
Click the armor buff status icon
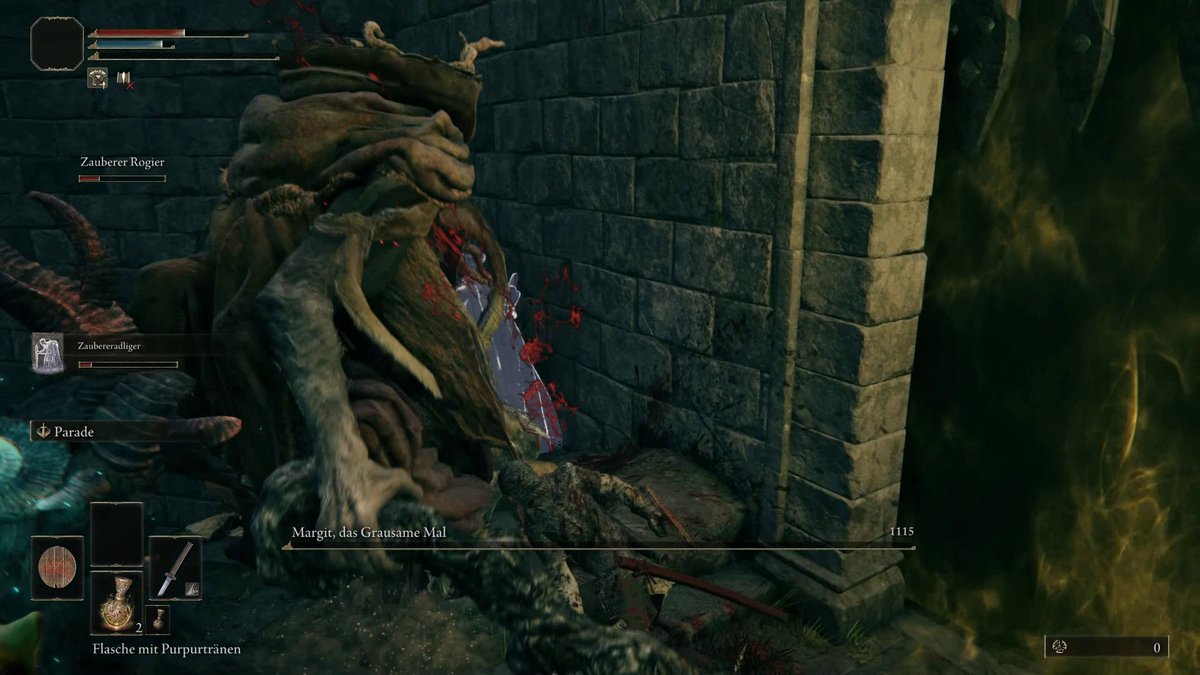[98, 78]
